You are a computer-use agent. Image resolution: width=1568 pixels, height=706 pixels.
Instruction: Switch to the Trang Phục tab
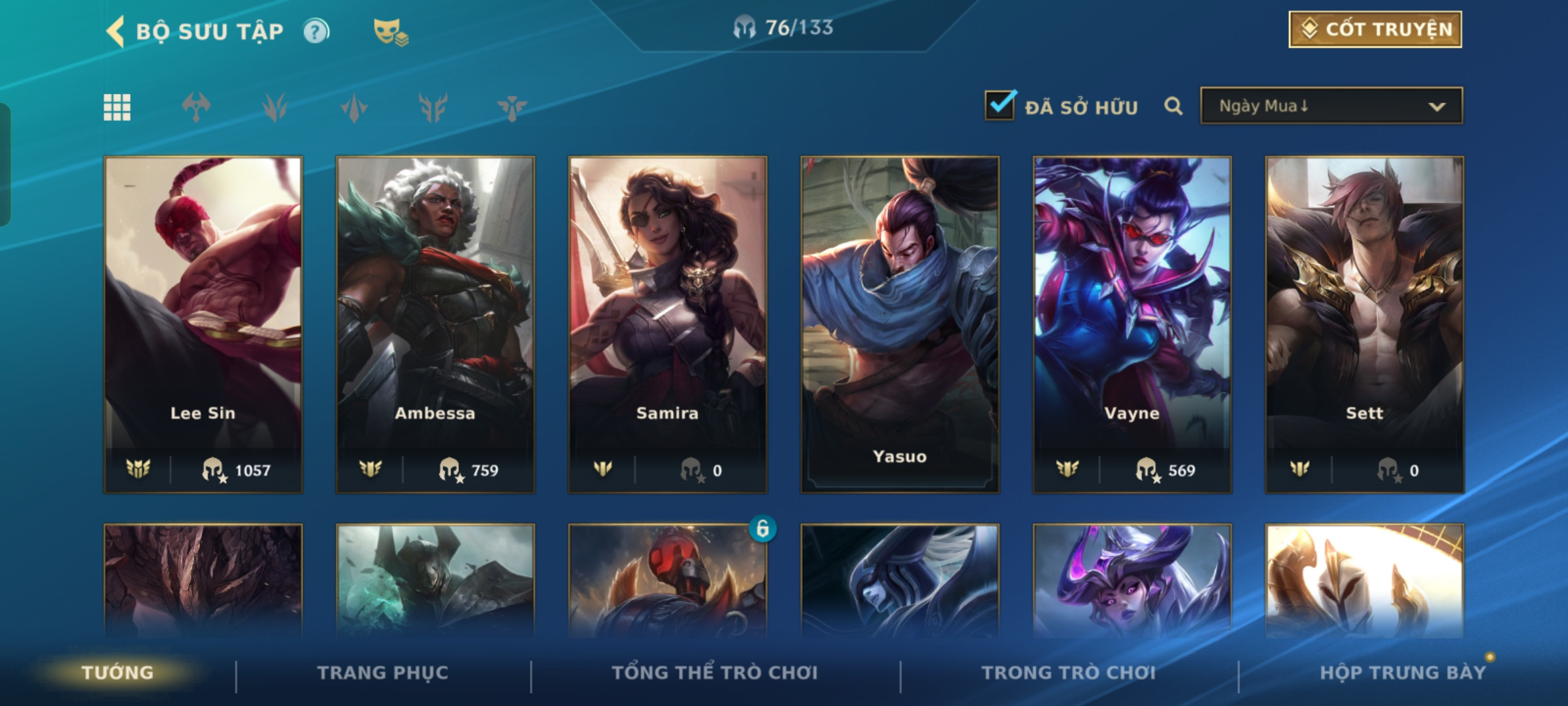pos(383,673)
